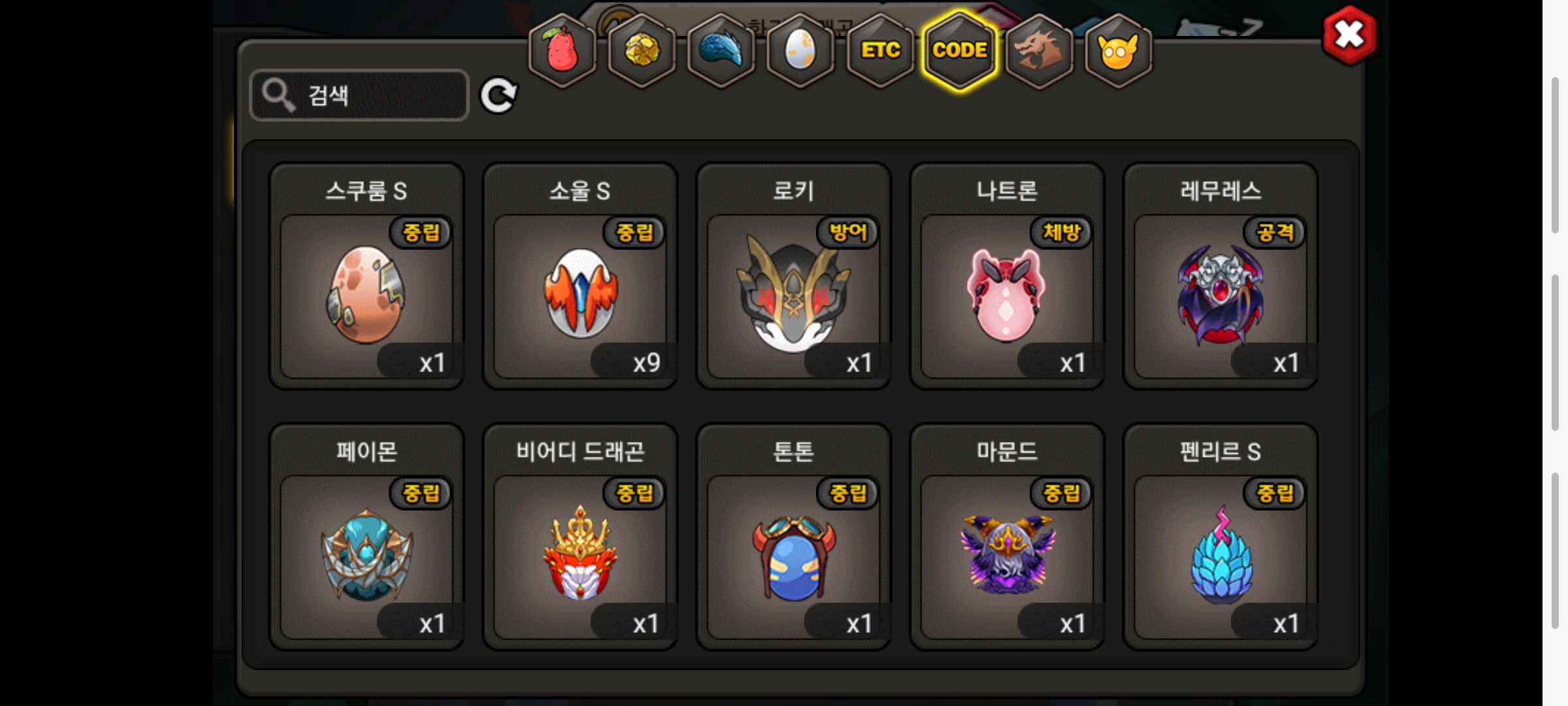Select the pink 나트론 egg

click(x=1007, y=295)
